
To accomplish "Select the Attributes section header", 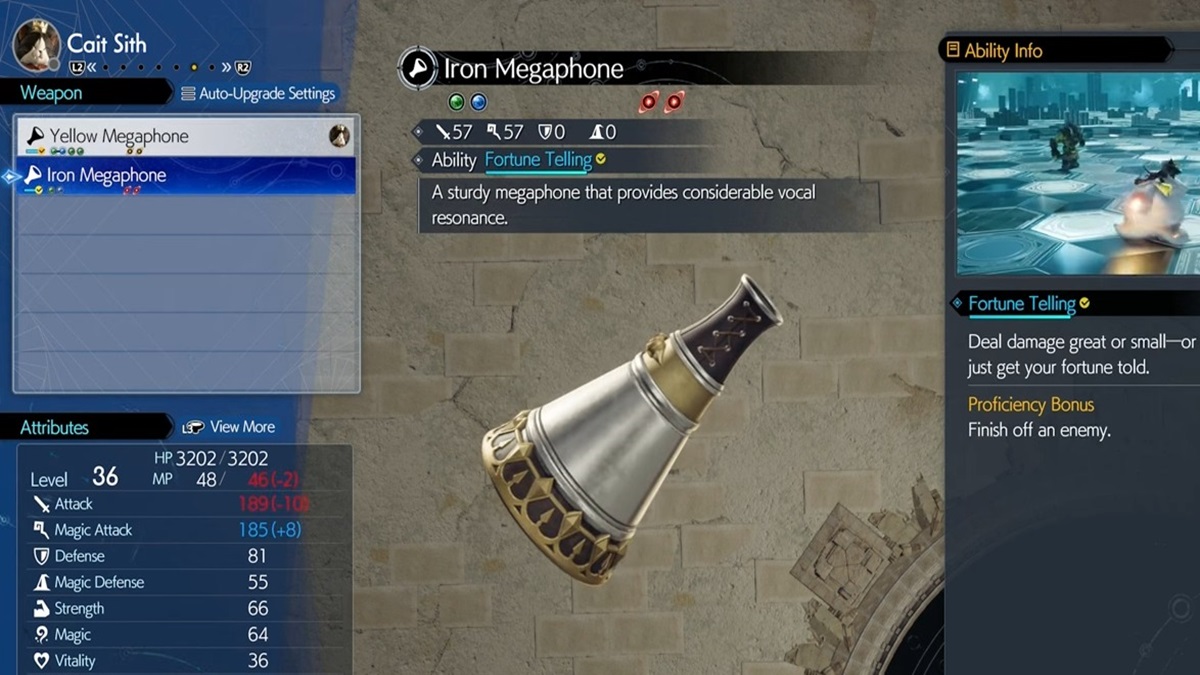I will coord(55,427).
